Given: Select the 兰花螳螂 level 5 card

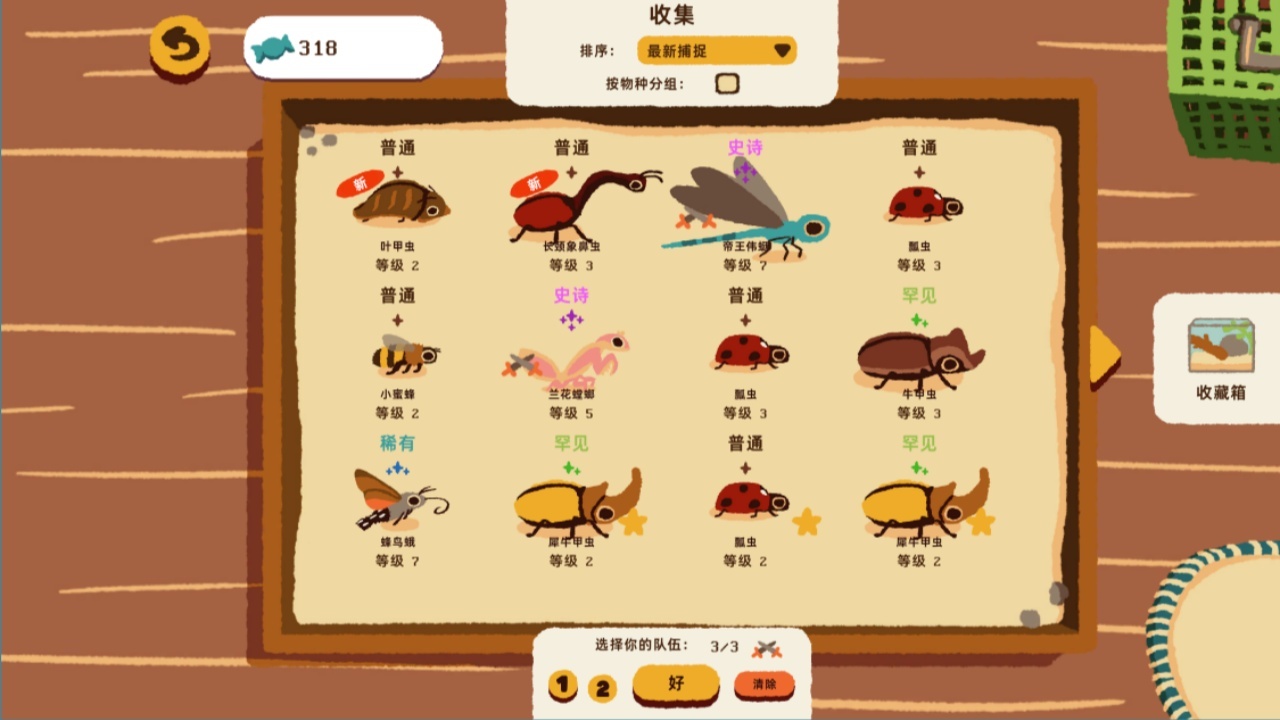Looking at the screenshot, I should (571, 360).
